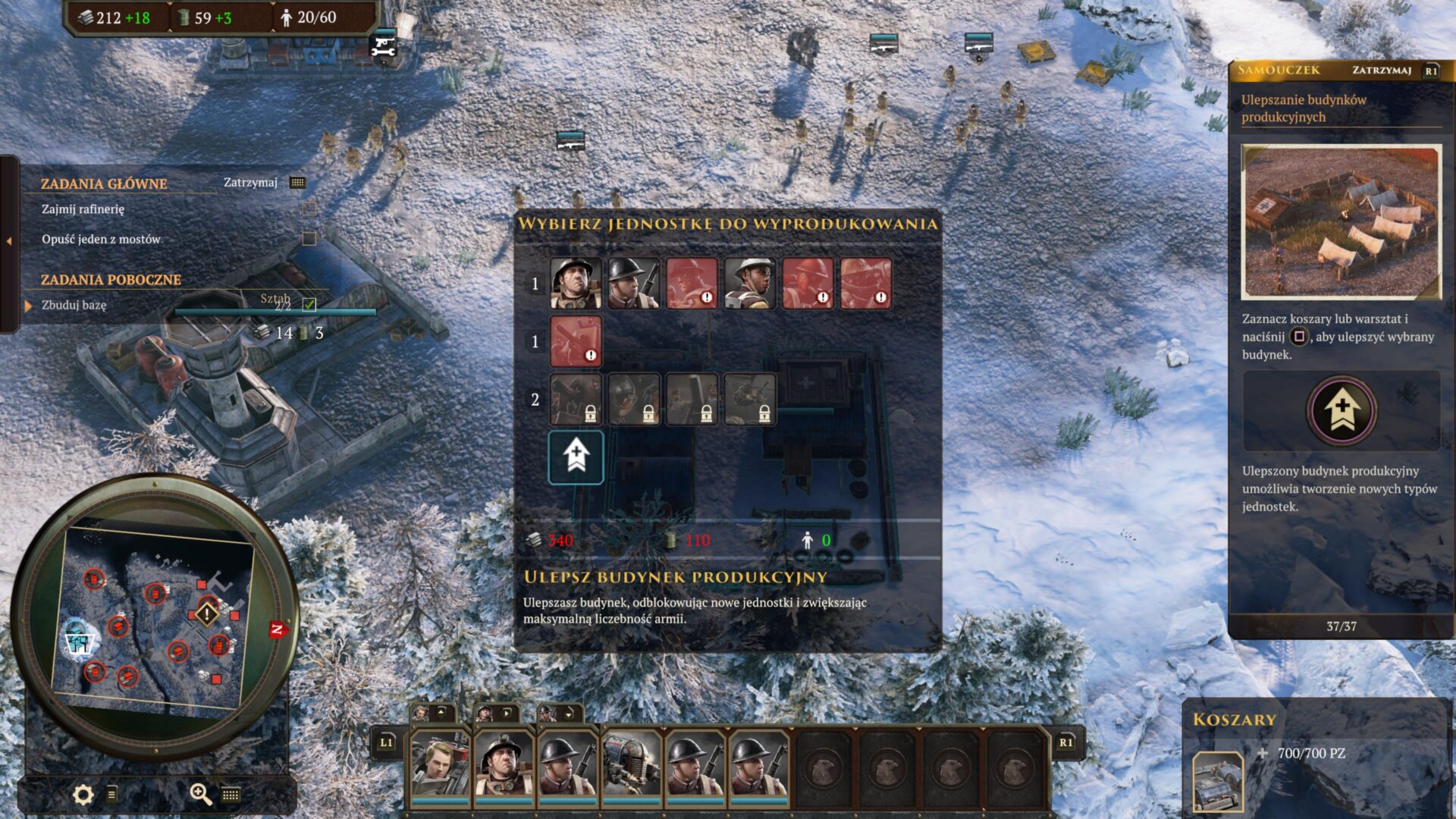Image resolution: width=1456 pixels, height=819 pixels.
Task: Pause the tutorial with Zatrzymaj in Samouczek panel
Action: (1382, 71)
